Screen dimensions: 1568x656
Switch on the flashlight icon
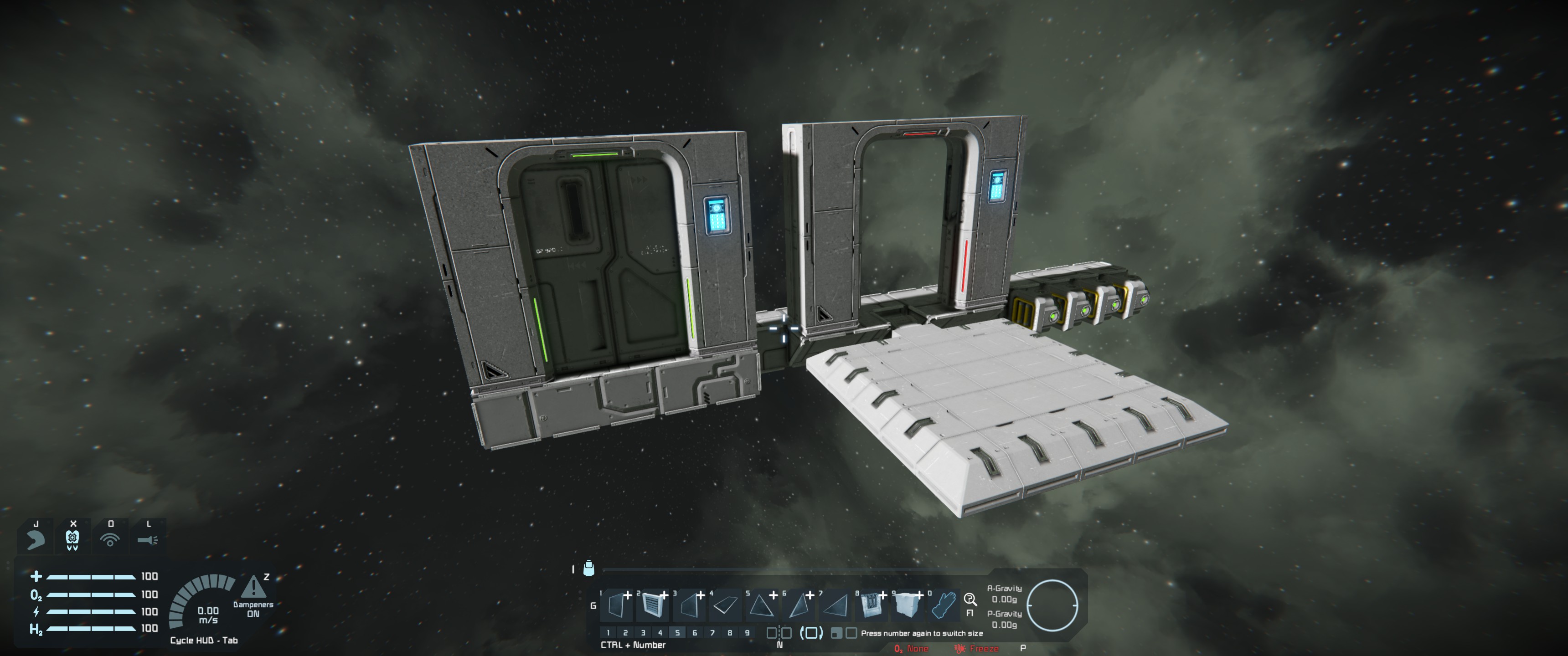point(147,539)
